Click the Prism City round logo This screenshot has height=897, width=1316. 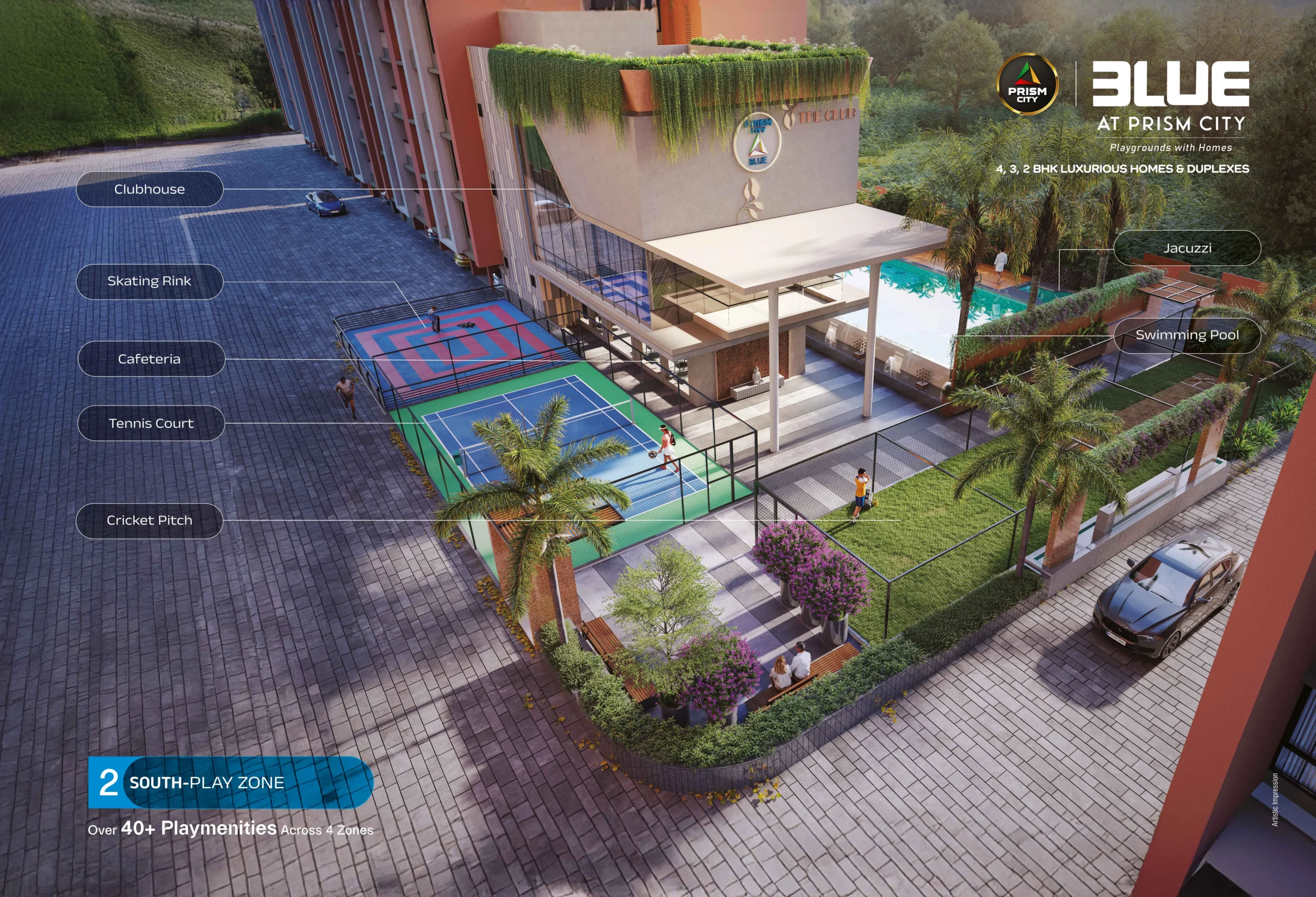click(x=1027, y=85)
